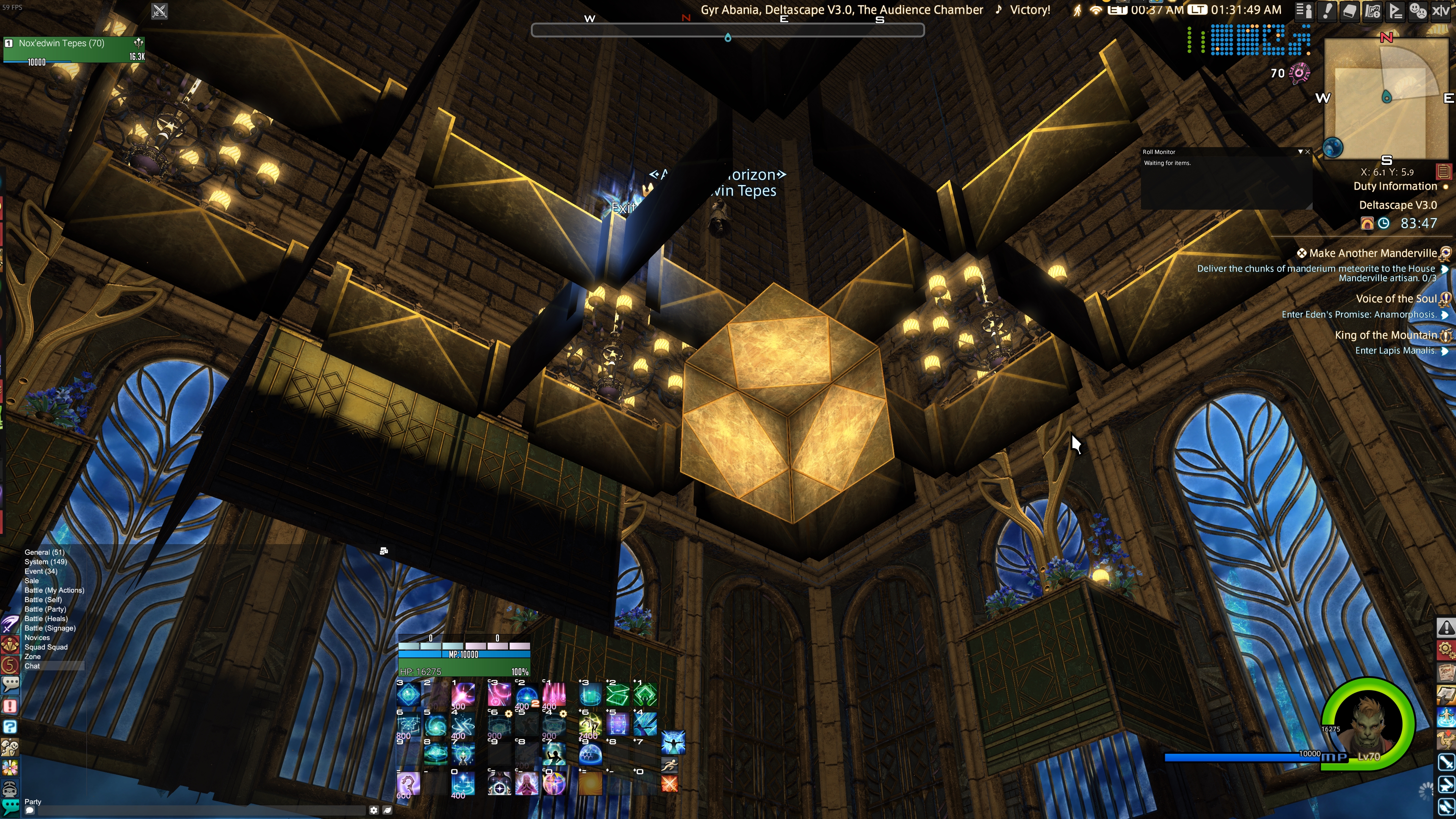
Task: Switch to the System chat tab
Action: [45, 562]
